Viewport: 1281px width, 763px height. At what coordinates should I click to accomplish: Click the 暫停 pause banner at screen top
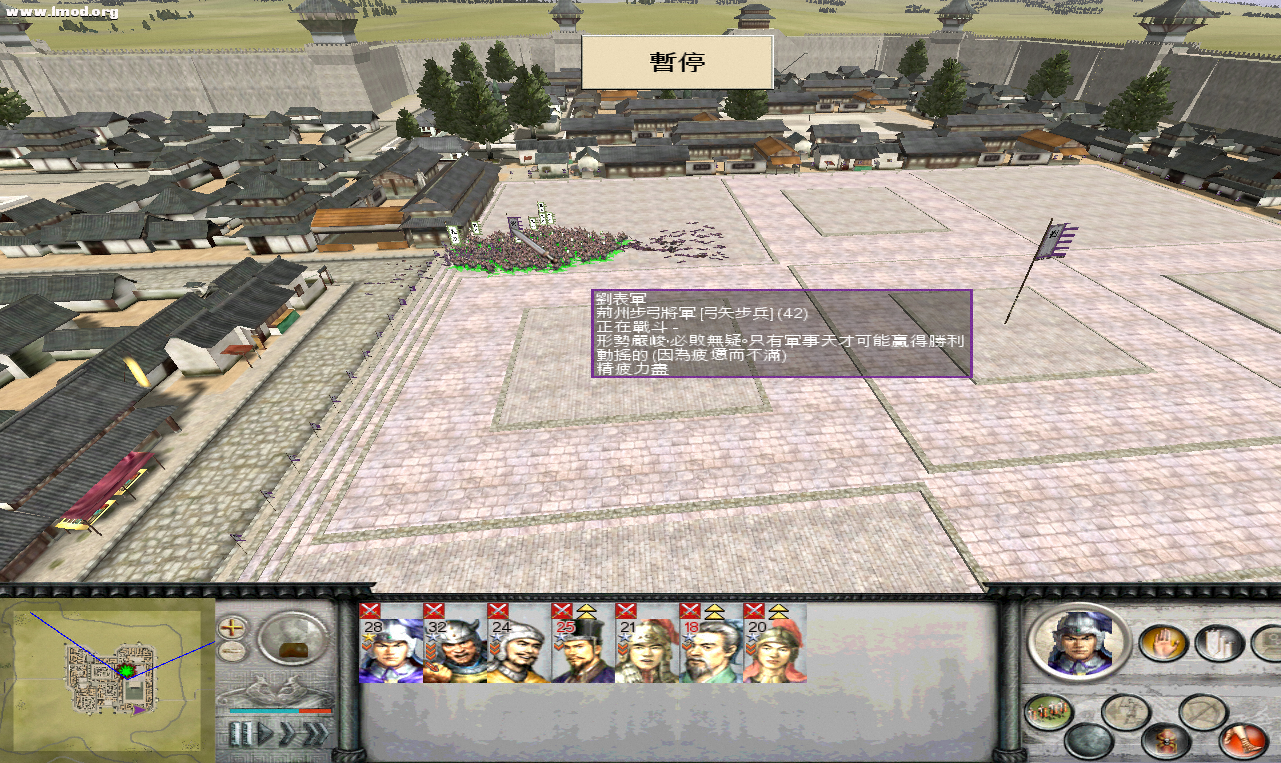coord(677,62)
